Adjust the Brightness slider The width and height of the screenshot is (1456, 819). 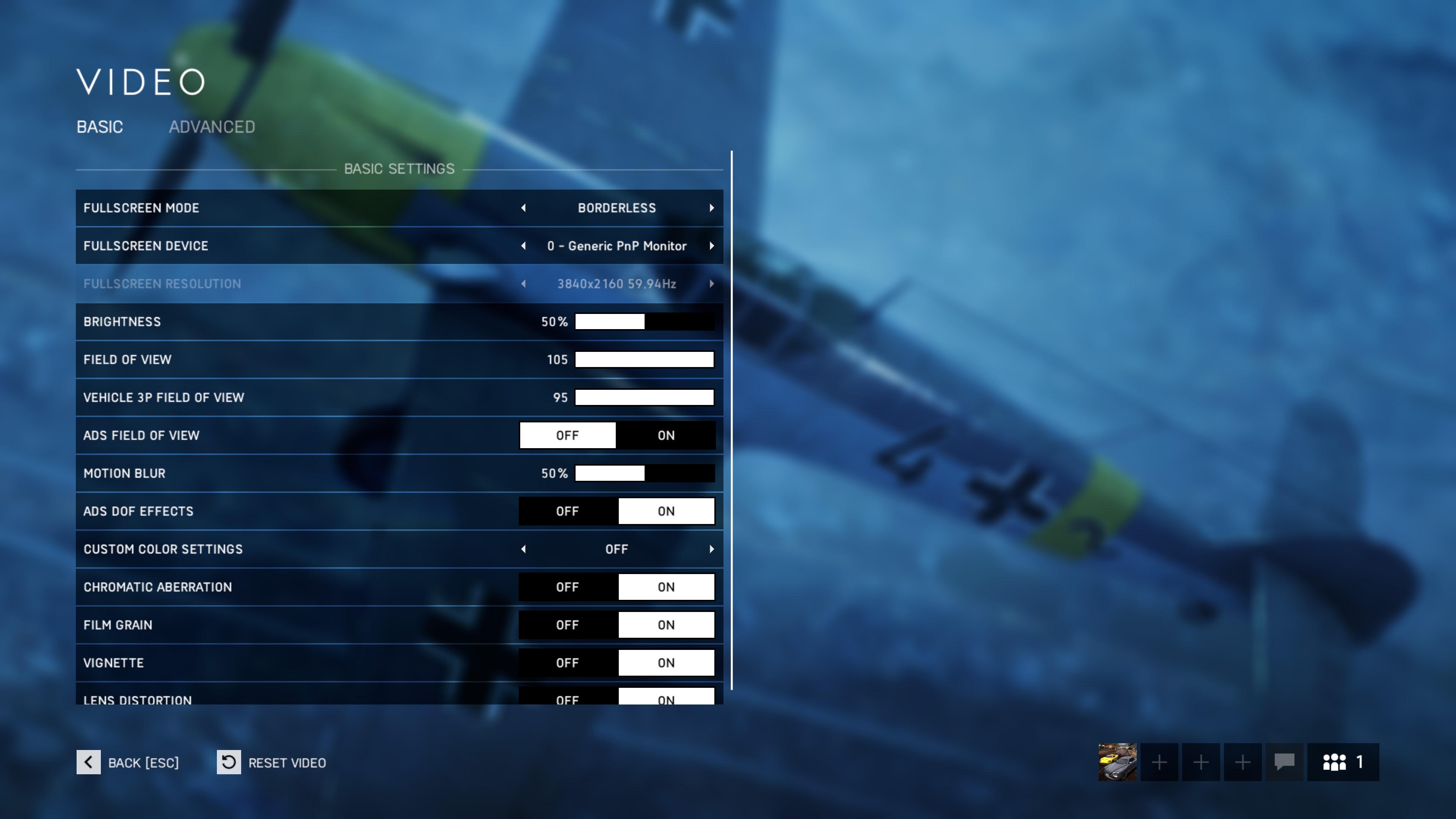tap(644, 321)
